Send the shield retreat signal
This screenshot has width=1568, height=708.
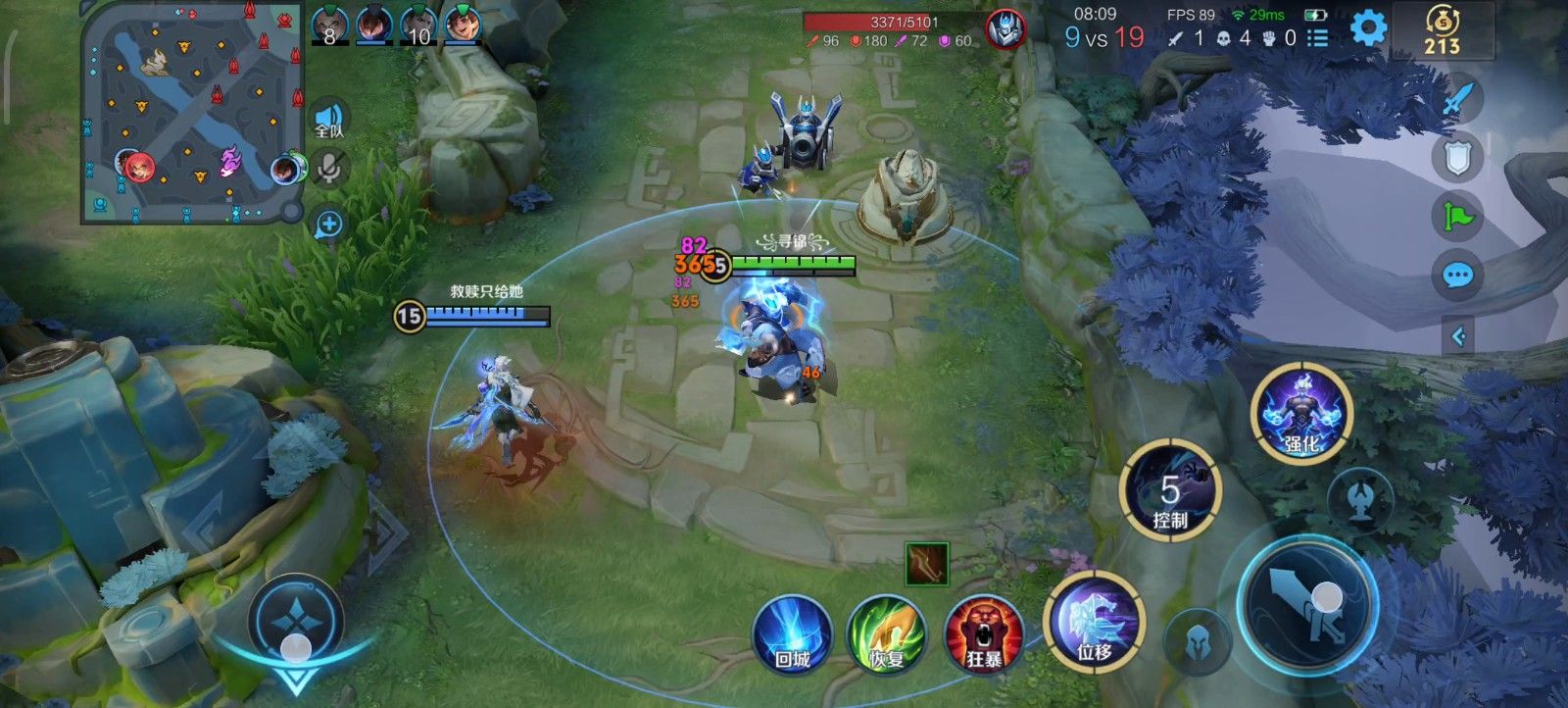tap(1457, 157)
